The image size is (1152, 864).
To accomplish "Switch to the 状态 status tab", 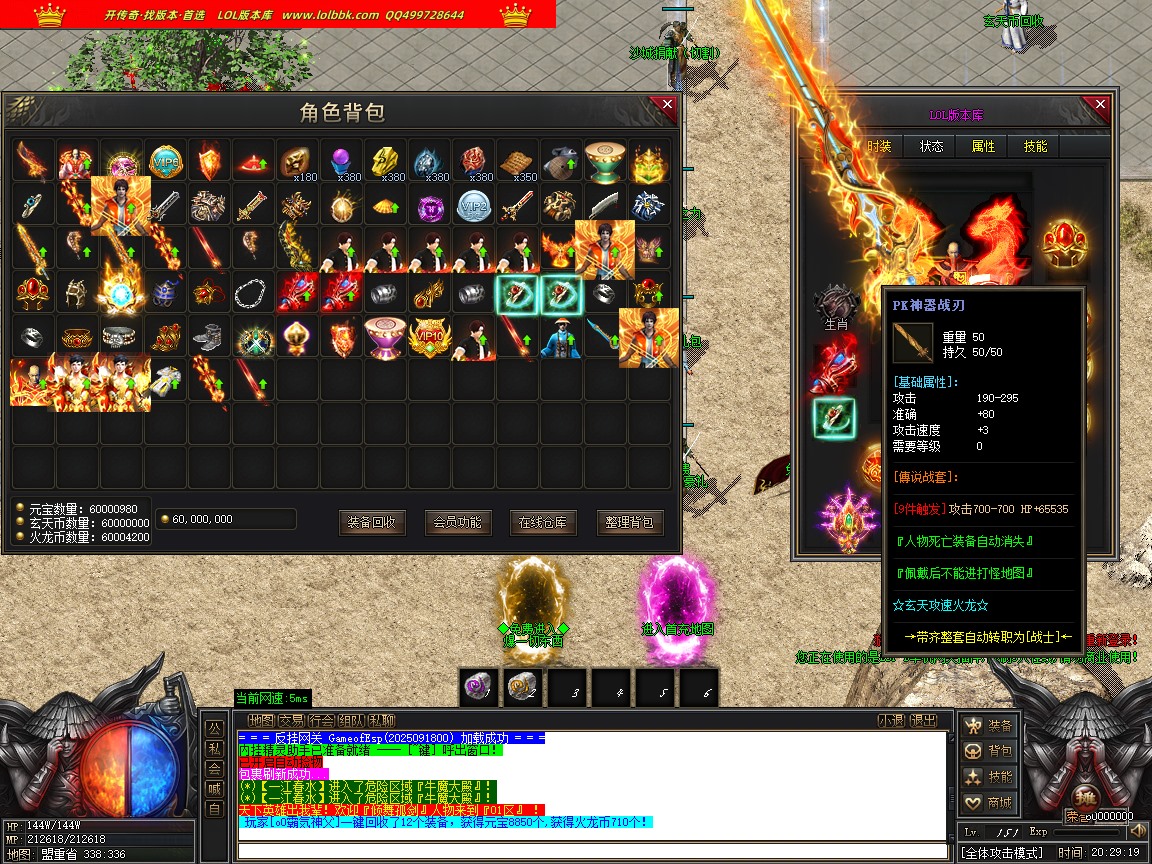I will pyautogui.click(x=931, y=146).
